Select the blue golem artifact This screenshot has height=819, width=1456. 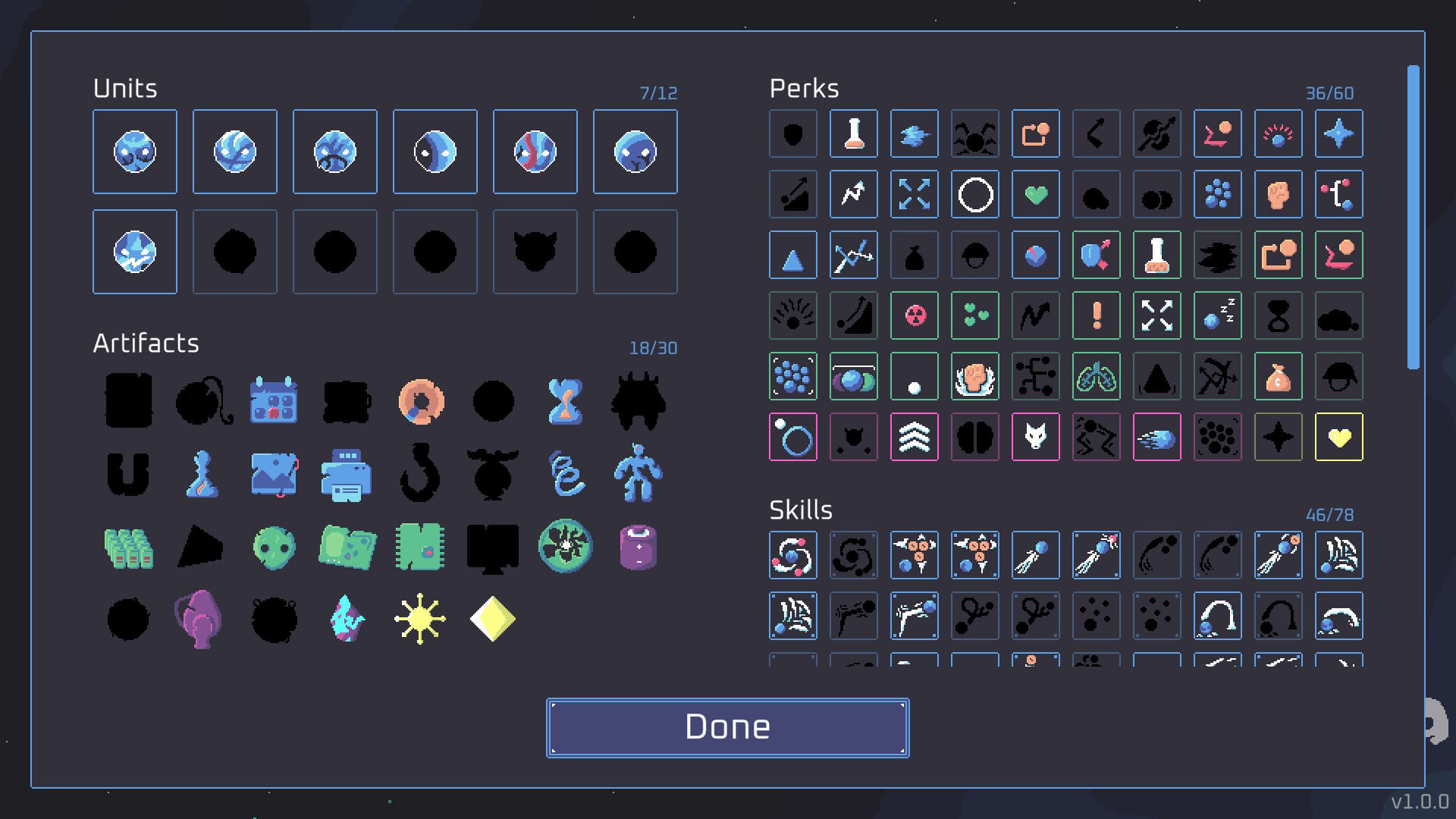point(639,474)
